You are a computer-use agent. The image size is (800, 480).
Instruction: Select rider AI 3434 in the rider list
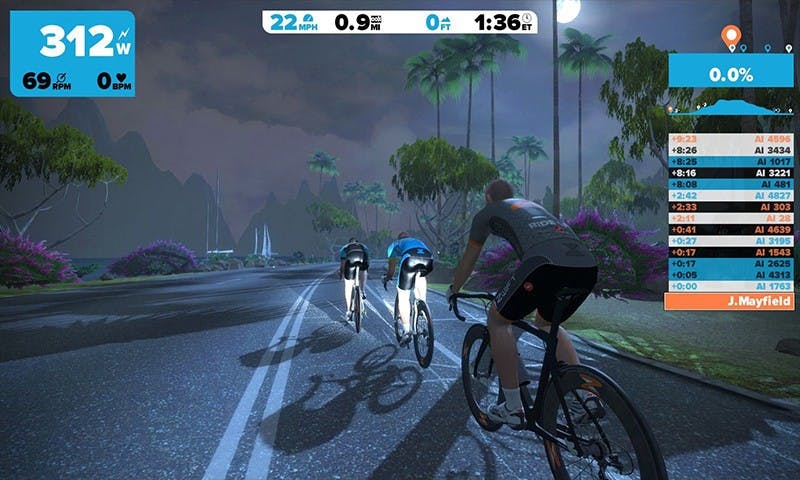[x=730, y=150]
